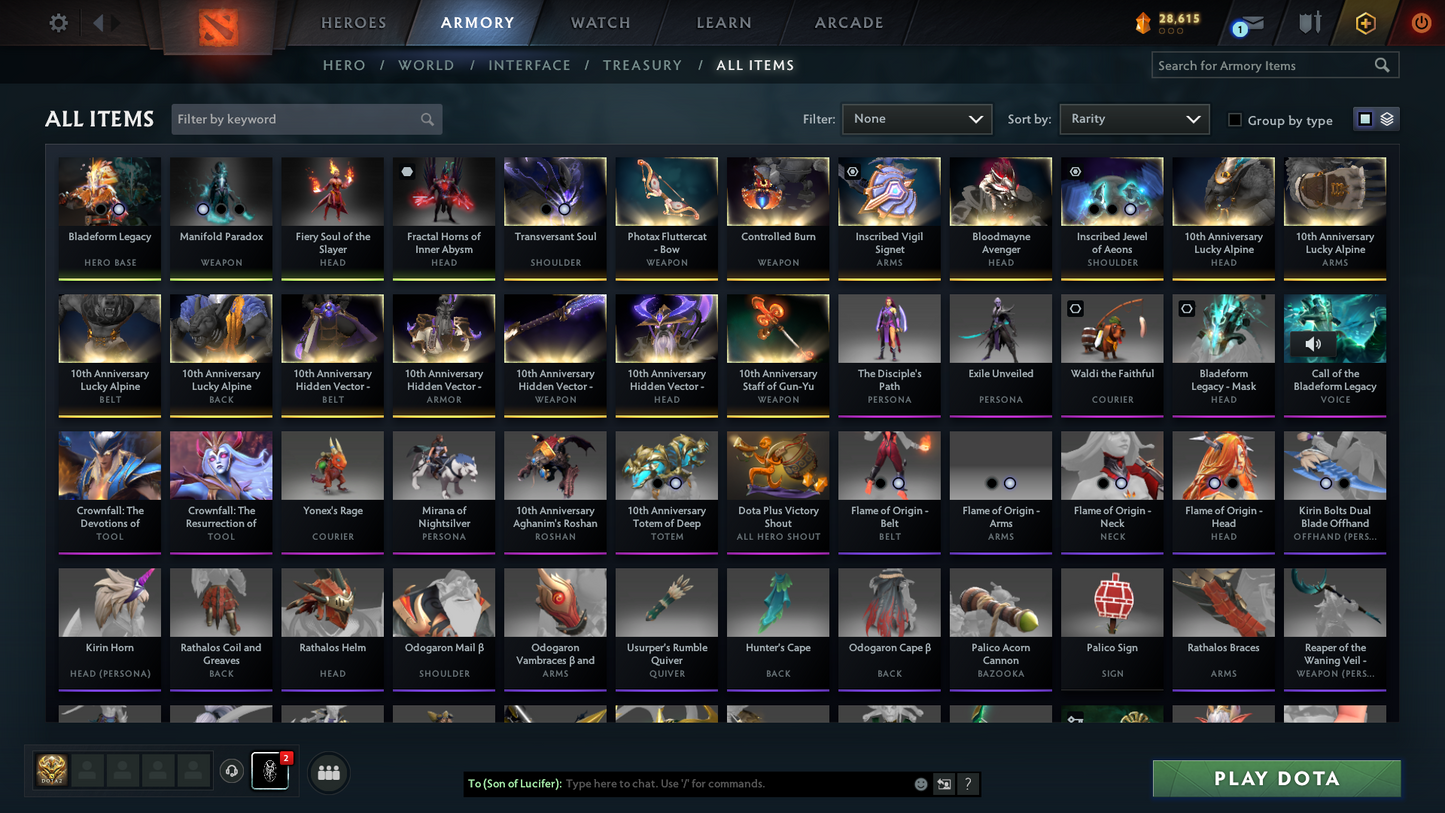Open the friends list people icon

click(328, 771)
